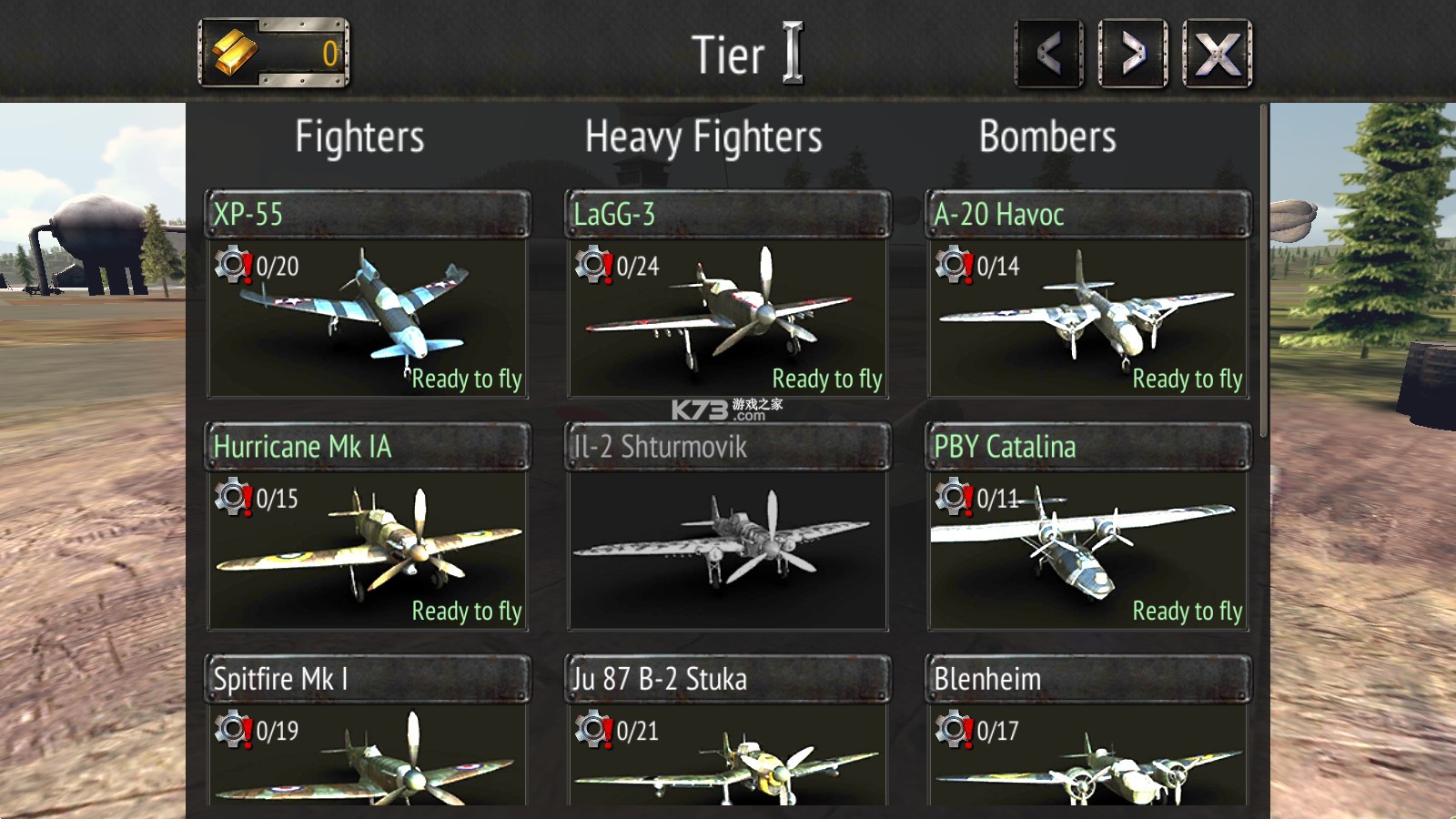Go to the next tier page
Screen dimensions: 1456x819
click(x=1133, y=55)
